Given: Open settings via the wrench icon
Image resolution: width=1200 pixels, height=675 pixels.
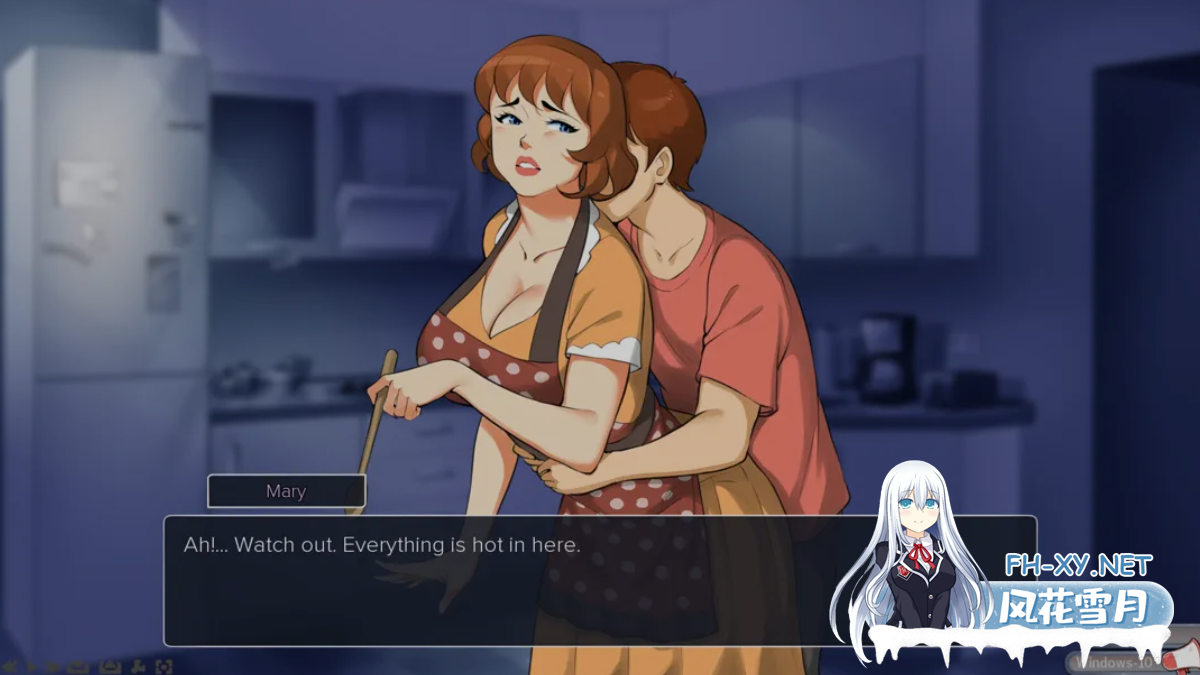Looking at the screenshot, I should pyautogui.click(x=139, y=666).
